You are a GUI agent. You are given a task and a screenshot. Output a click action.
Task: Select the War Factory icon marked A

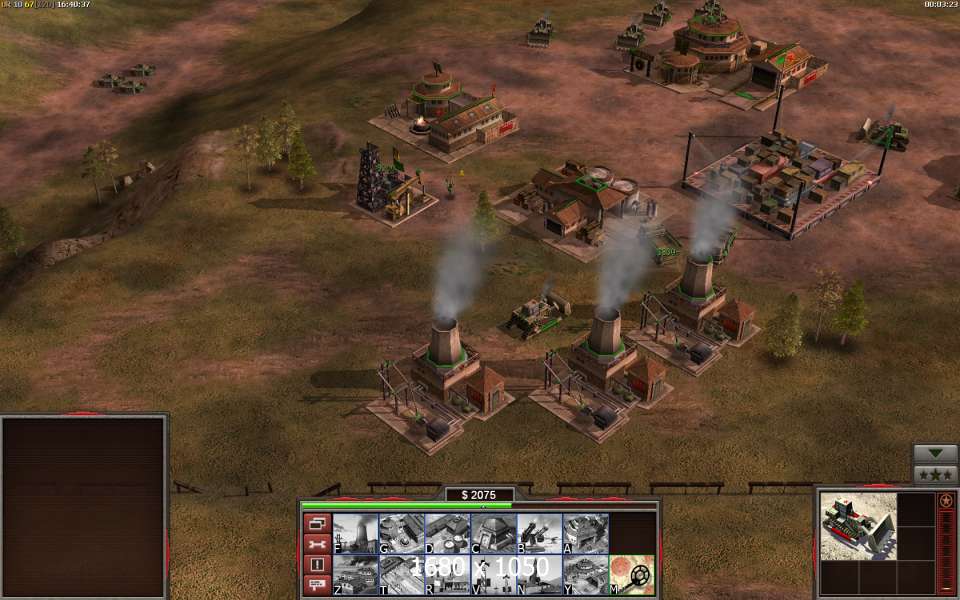585,533
